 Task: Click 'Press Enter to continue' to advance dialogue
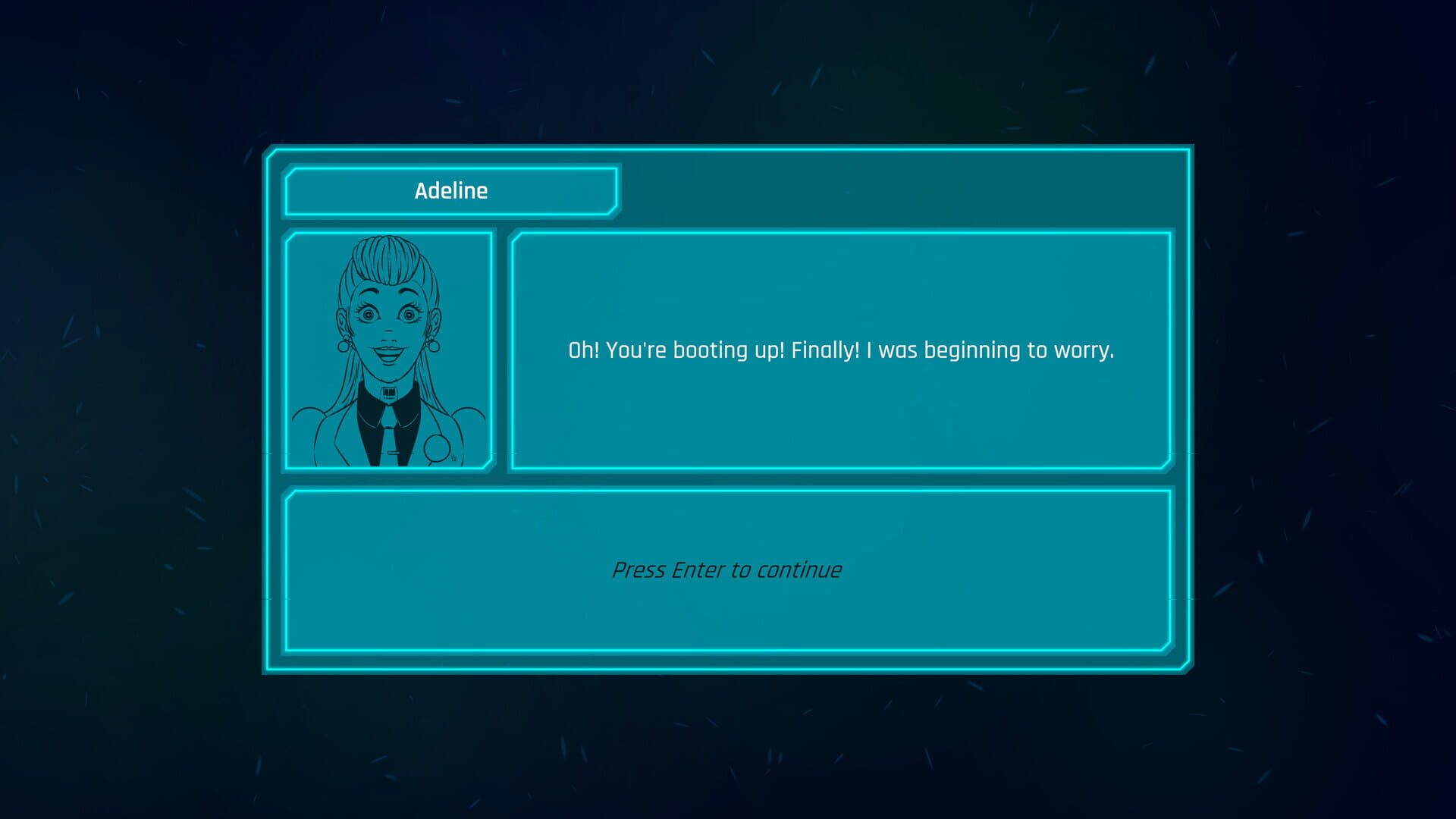(726, 569)
